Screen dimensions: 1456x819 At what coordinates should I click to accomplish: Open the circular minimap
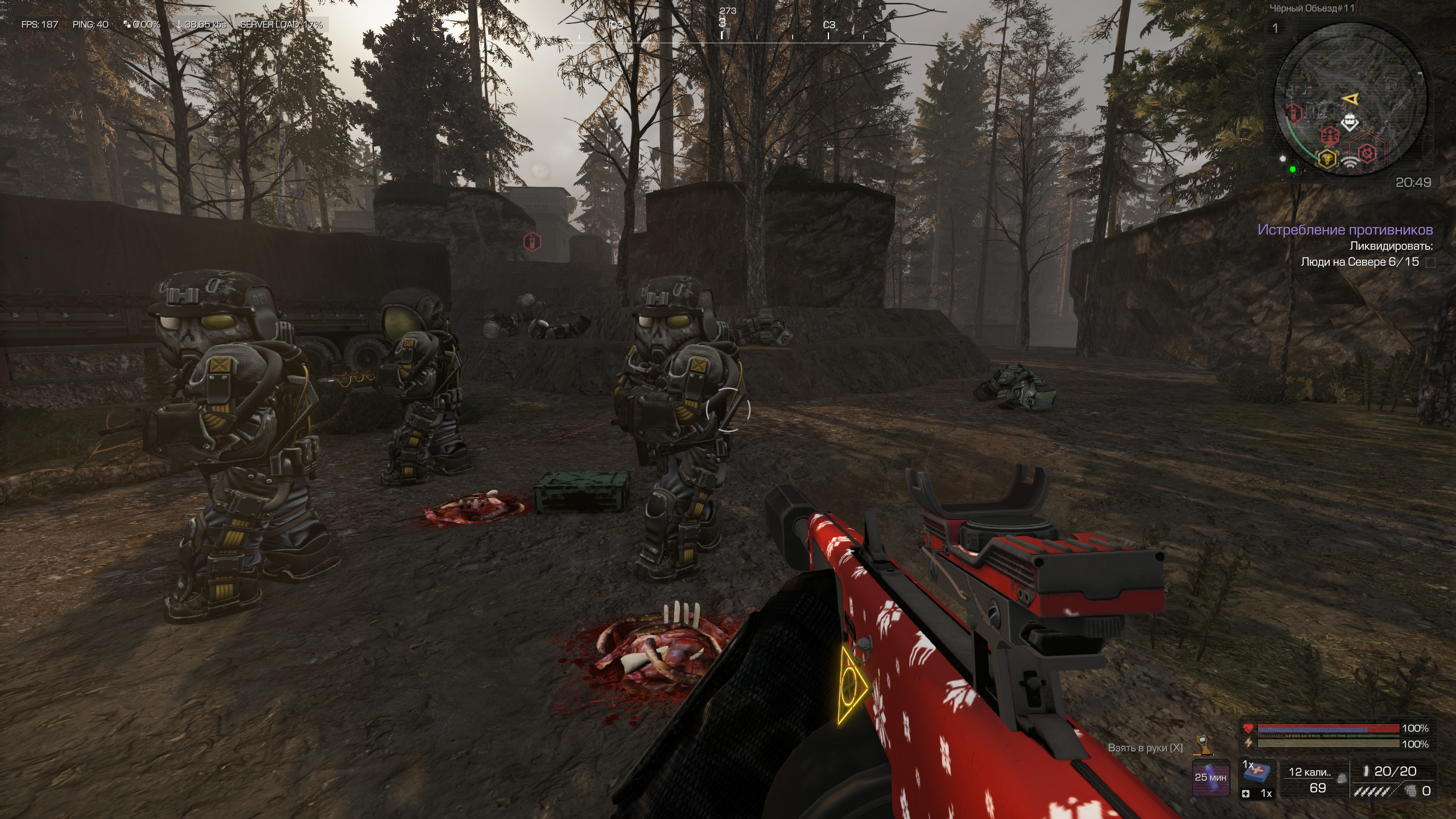tap(1350, 101)
